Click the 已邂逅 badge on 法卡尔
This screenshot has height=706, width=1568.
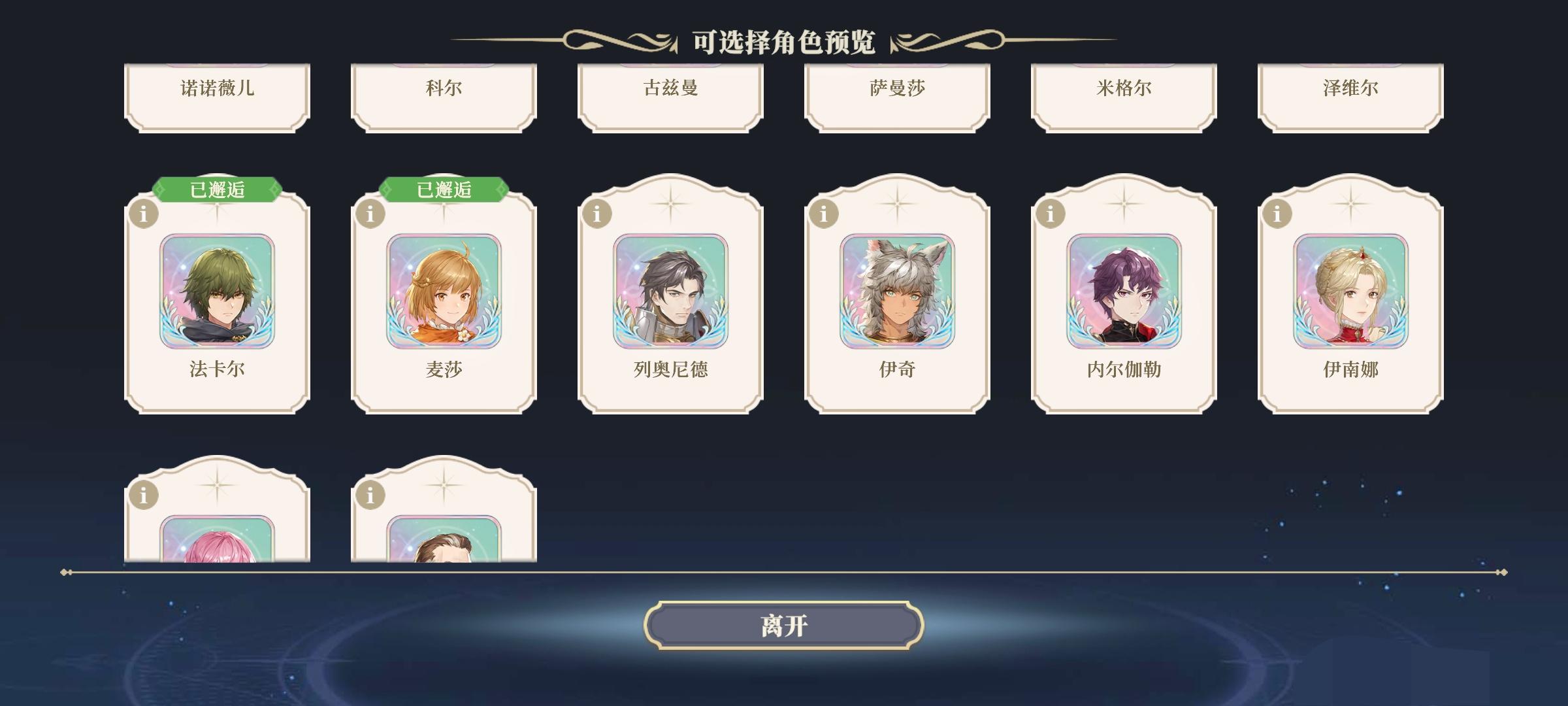[216, 190]
